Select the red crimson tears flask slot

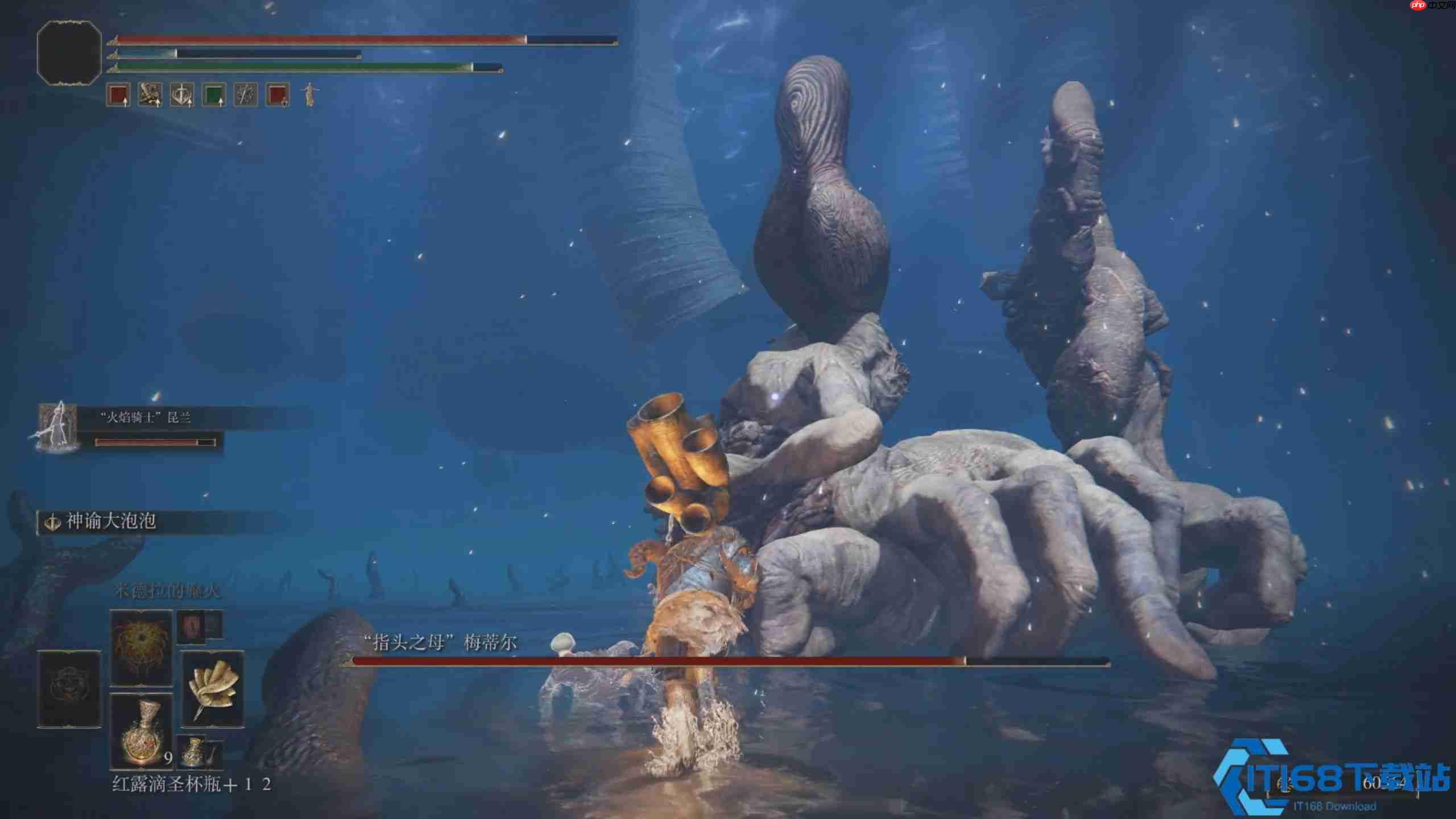[x=141, y=731]
